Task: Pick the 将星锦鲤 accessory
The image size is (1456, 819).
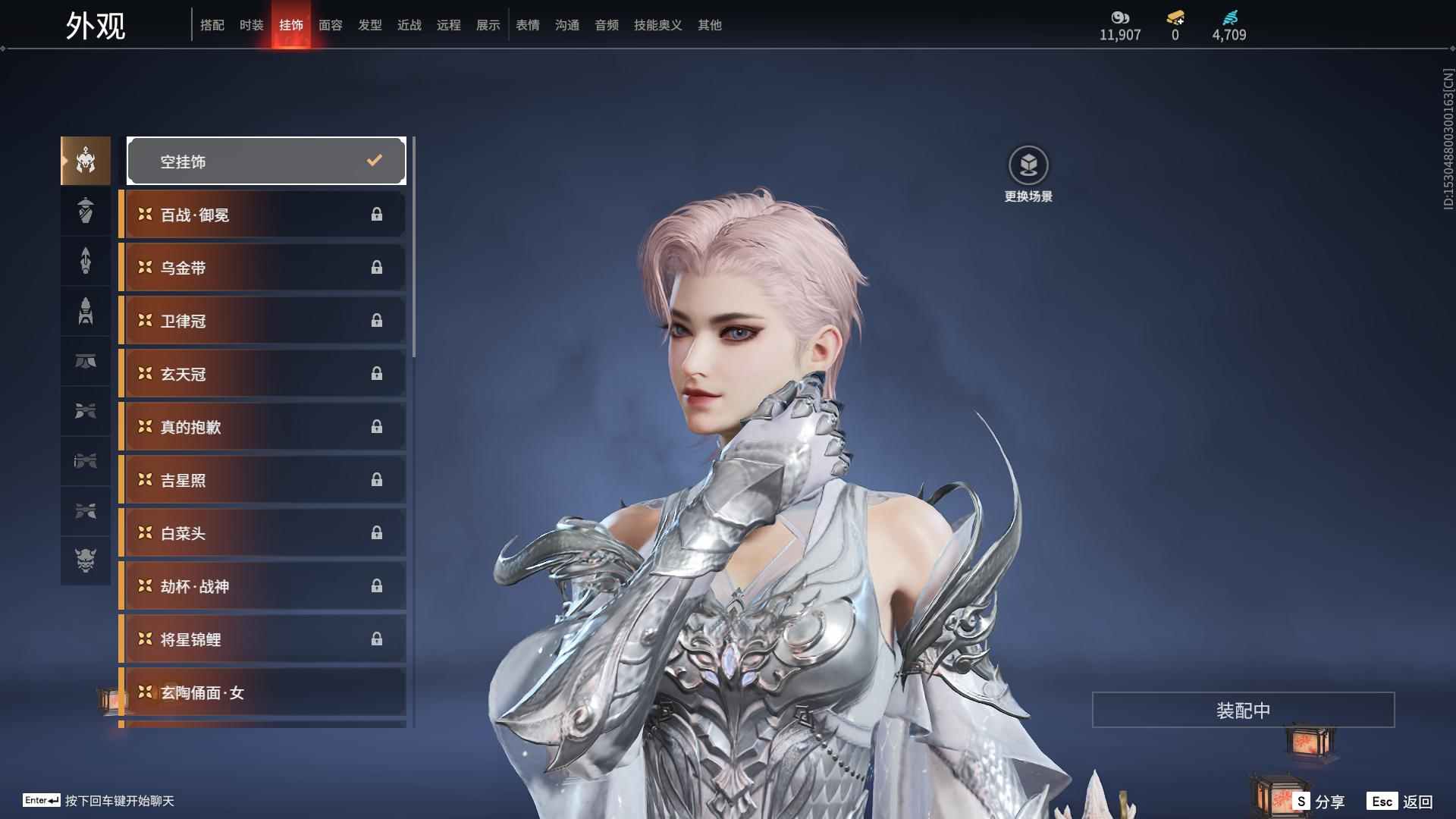Action: [x=263, y=639]
